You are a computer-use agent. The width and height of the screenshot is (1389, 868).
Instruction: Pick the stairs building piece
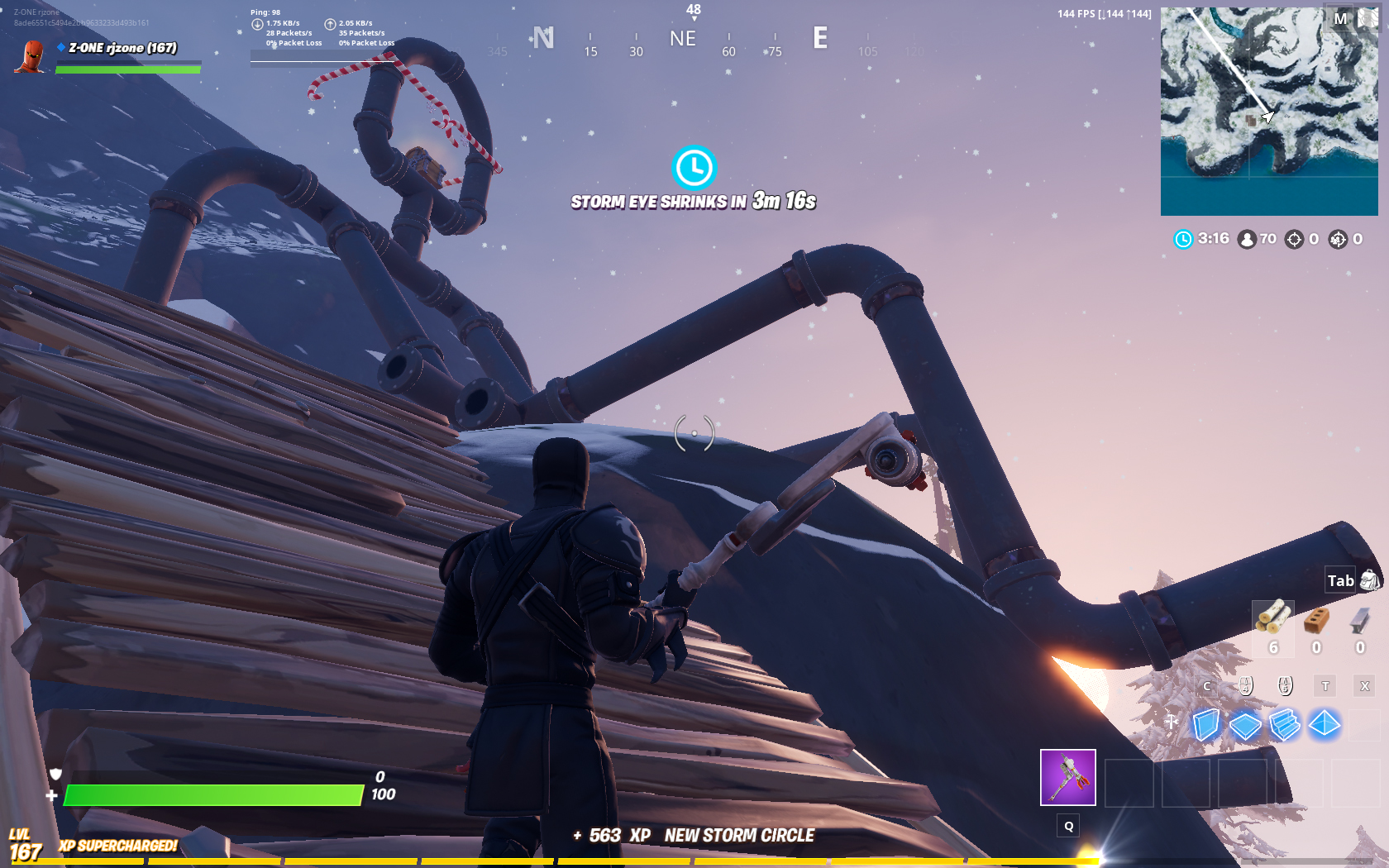(1285, 725)
